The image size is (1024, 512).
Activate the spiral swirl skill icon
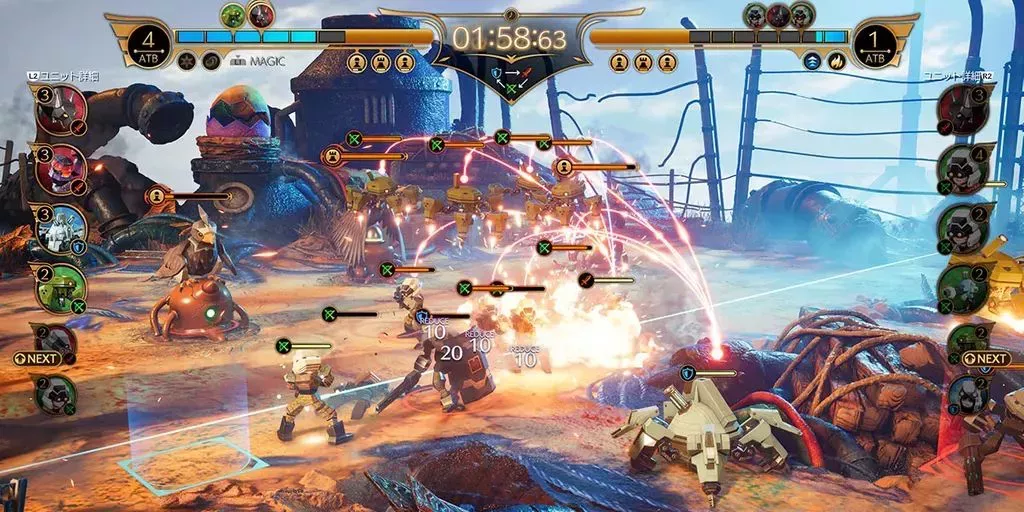(x=211, y=61)
